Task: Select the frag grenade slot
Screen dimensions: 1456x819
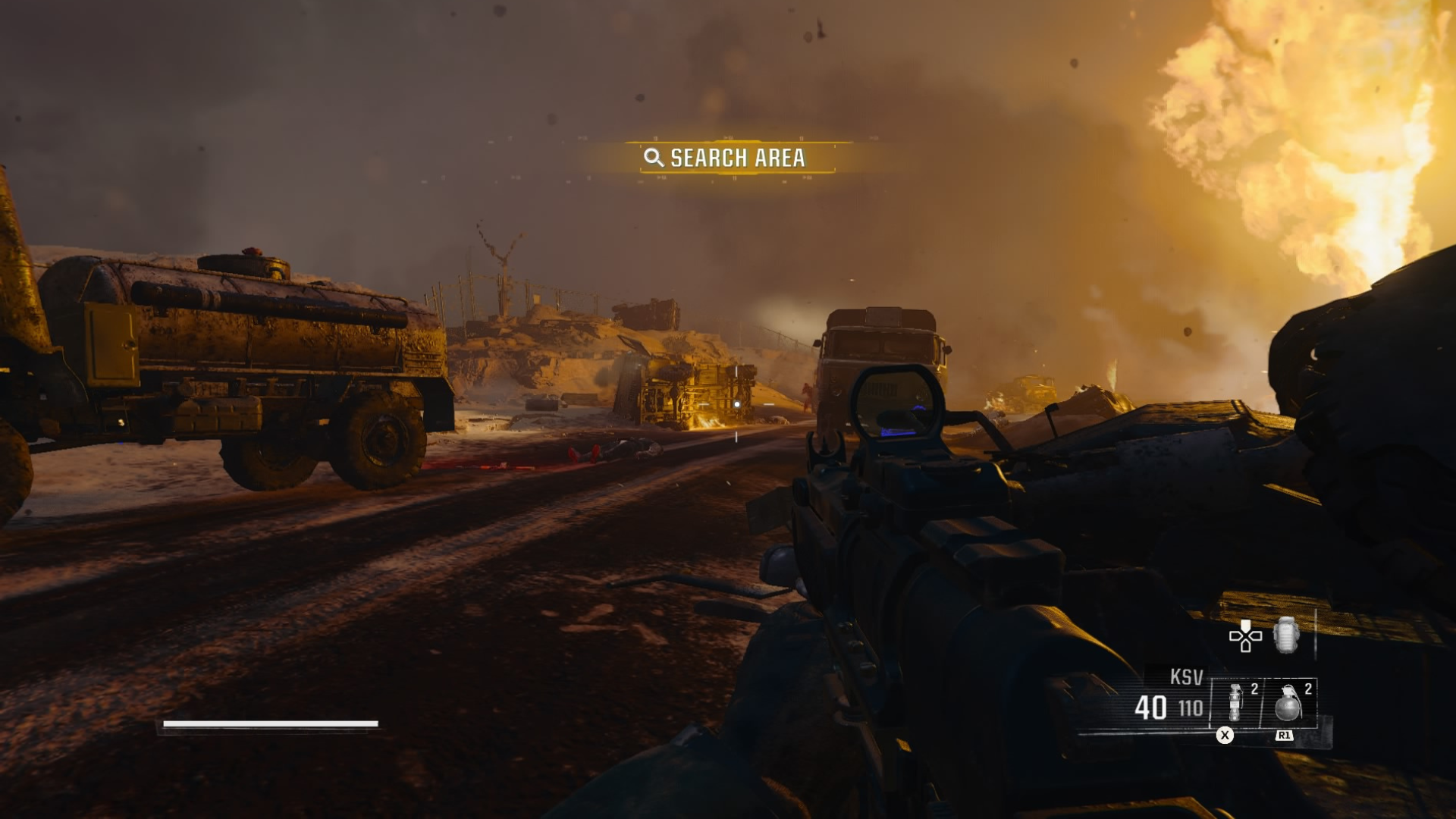Action: click(1288, 703)
